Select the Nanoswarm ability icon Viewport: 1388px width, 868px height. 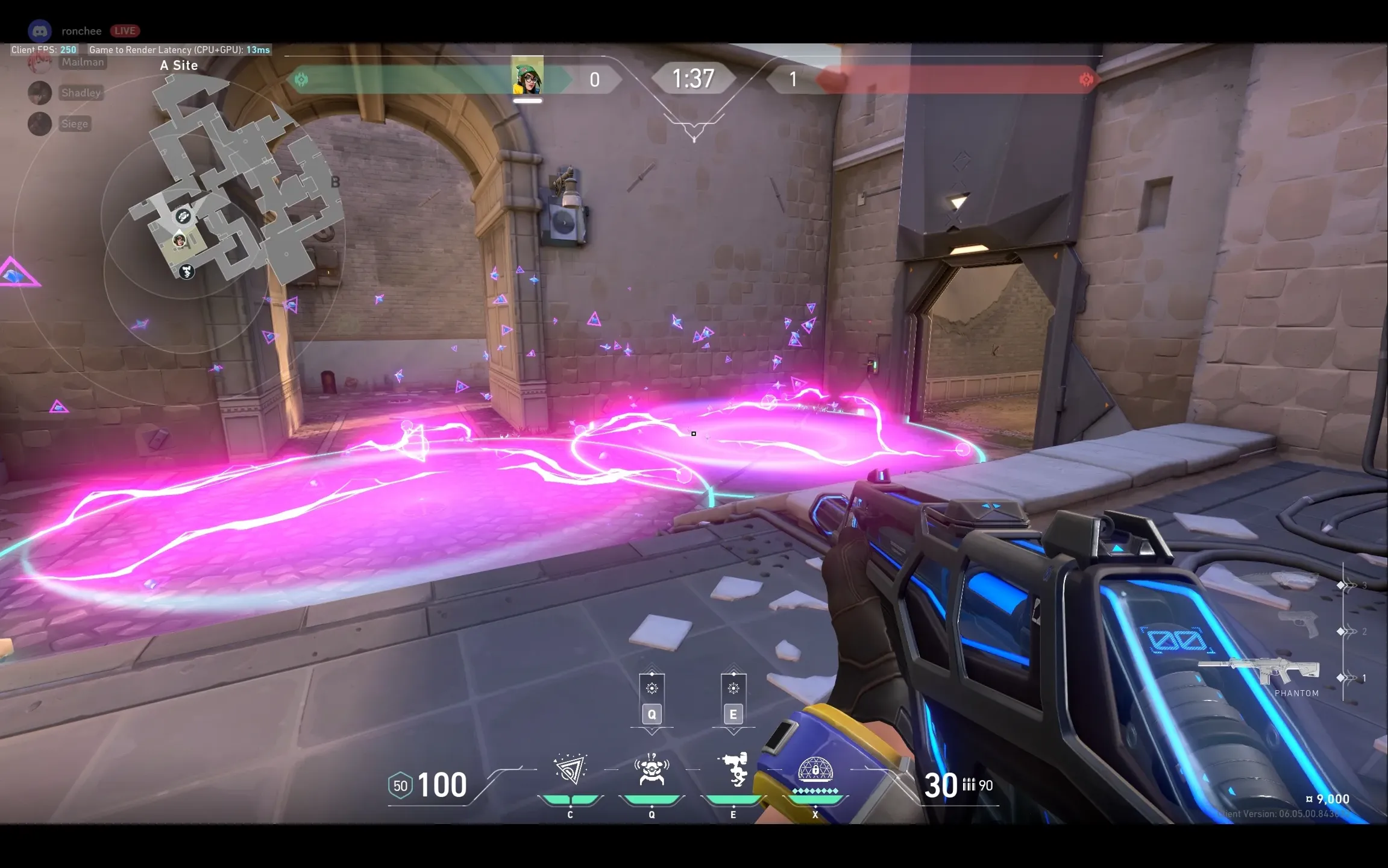pos(570,770)
